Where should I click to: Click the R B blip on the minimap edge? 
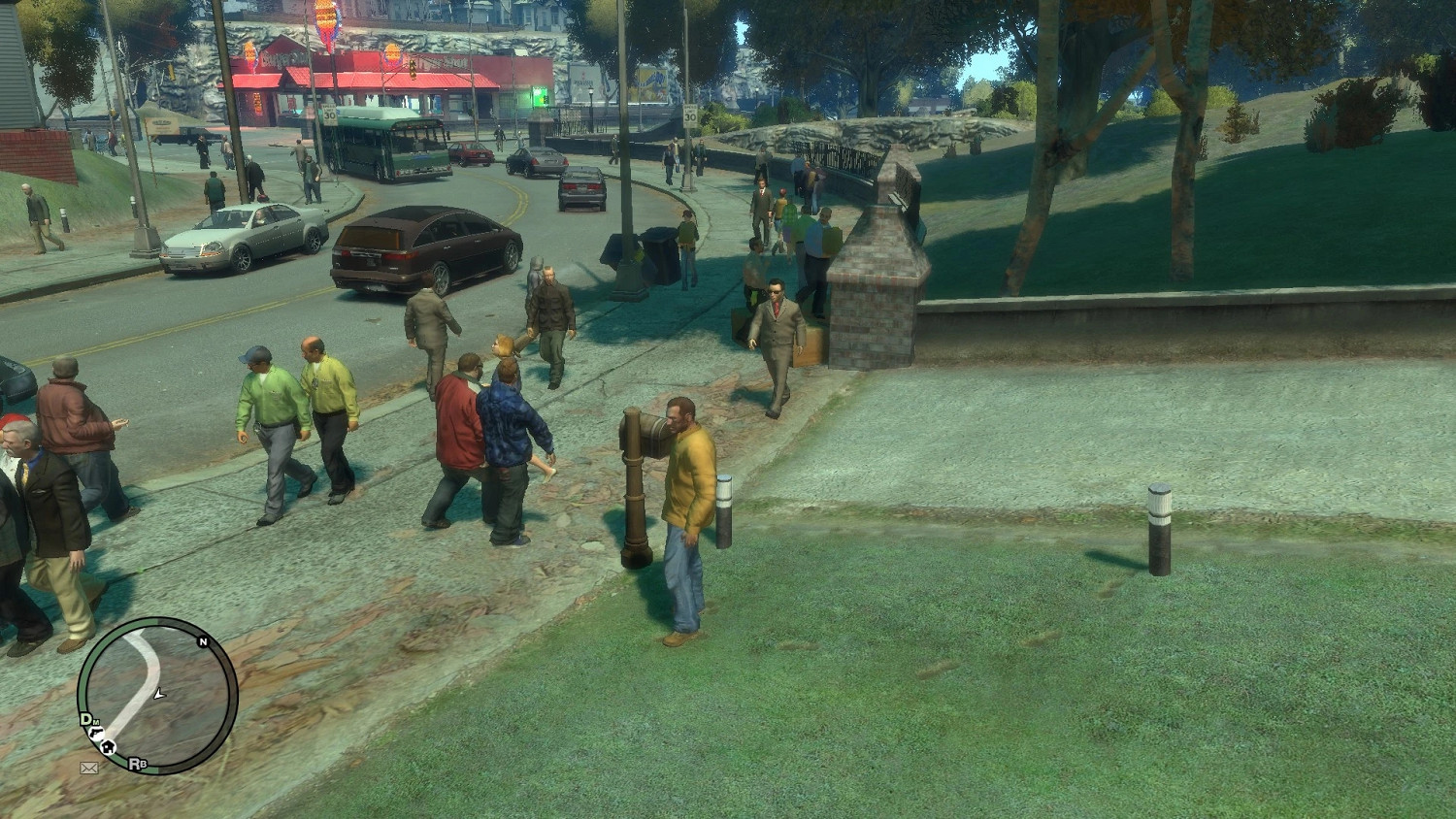137,764
